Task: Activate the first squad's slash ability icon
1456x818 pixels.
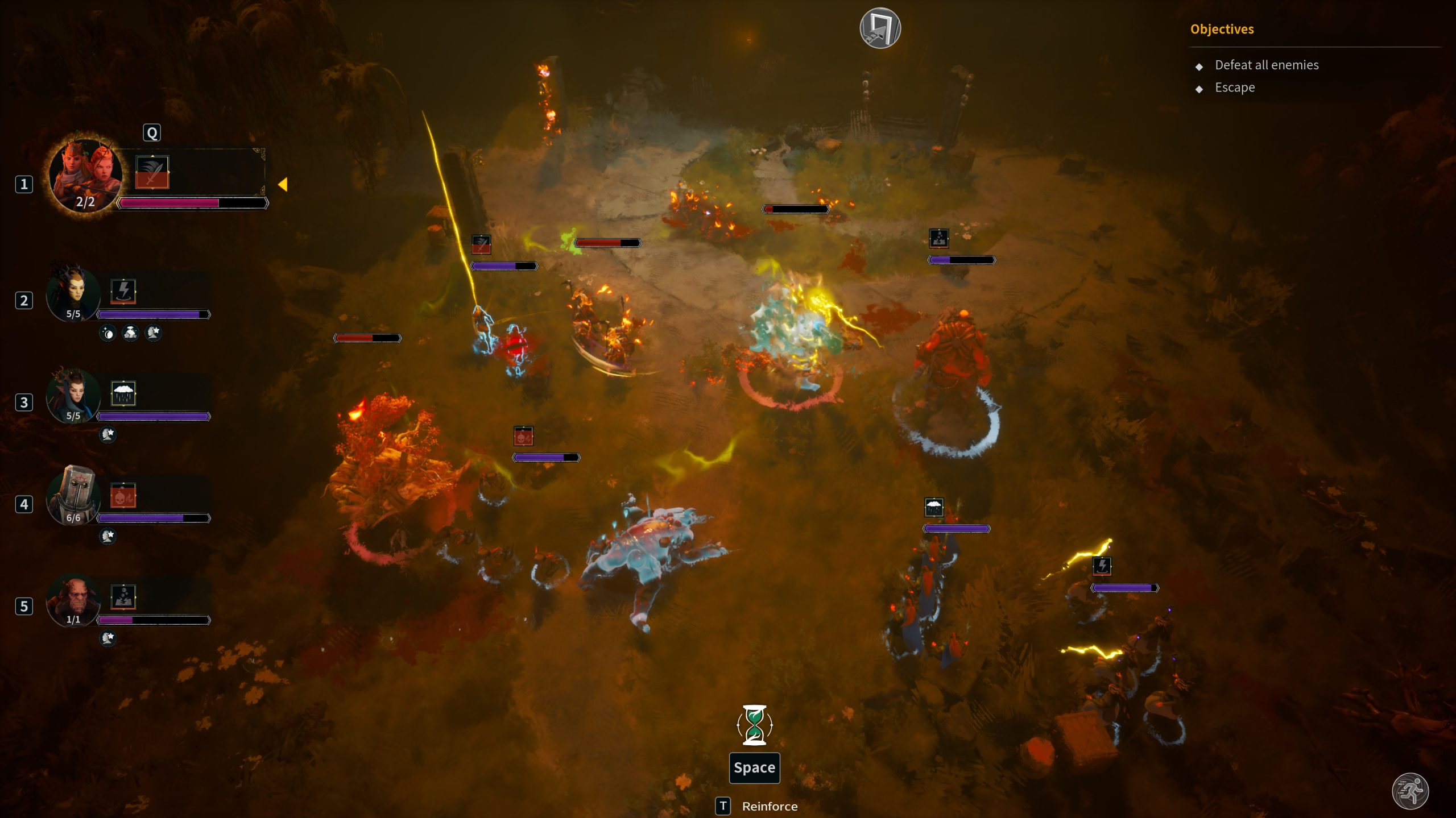Action: pos(152,172)
